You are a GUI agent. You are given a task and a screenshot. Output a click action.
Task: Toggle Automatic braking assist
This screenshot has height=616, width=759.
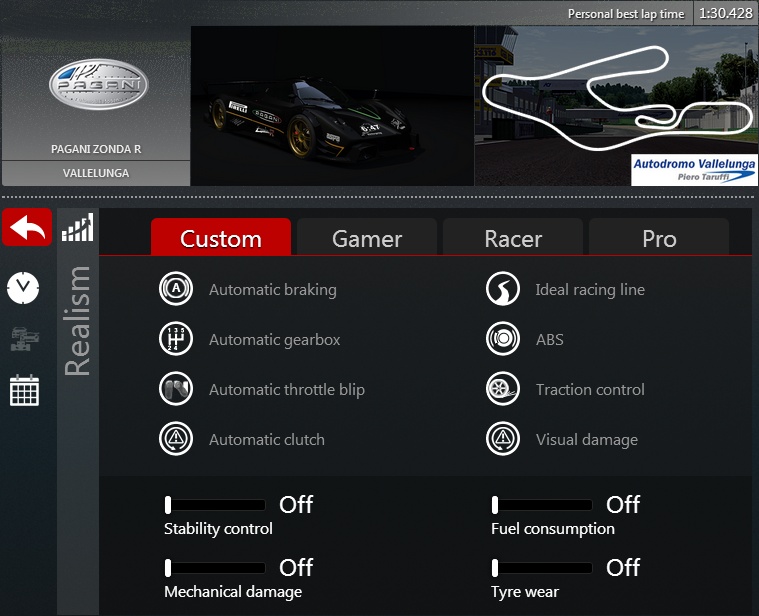pyautogui.click(x=176, y=289)
